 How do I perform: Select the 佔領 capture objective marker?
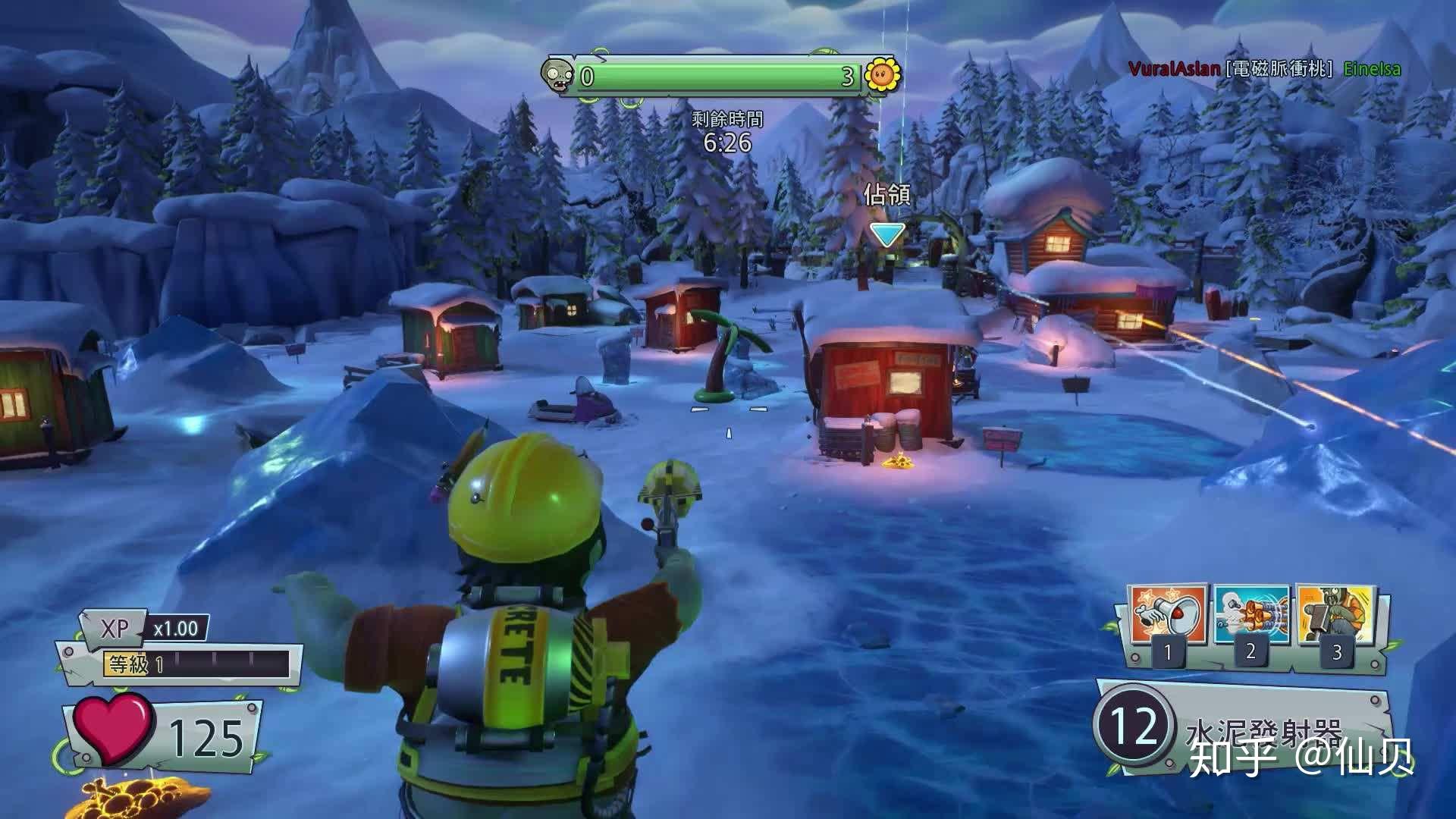886,234
